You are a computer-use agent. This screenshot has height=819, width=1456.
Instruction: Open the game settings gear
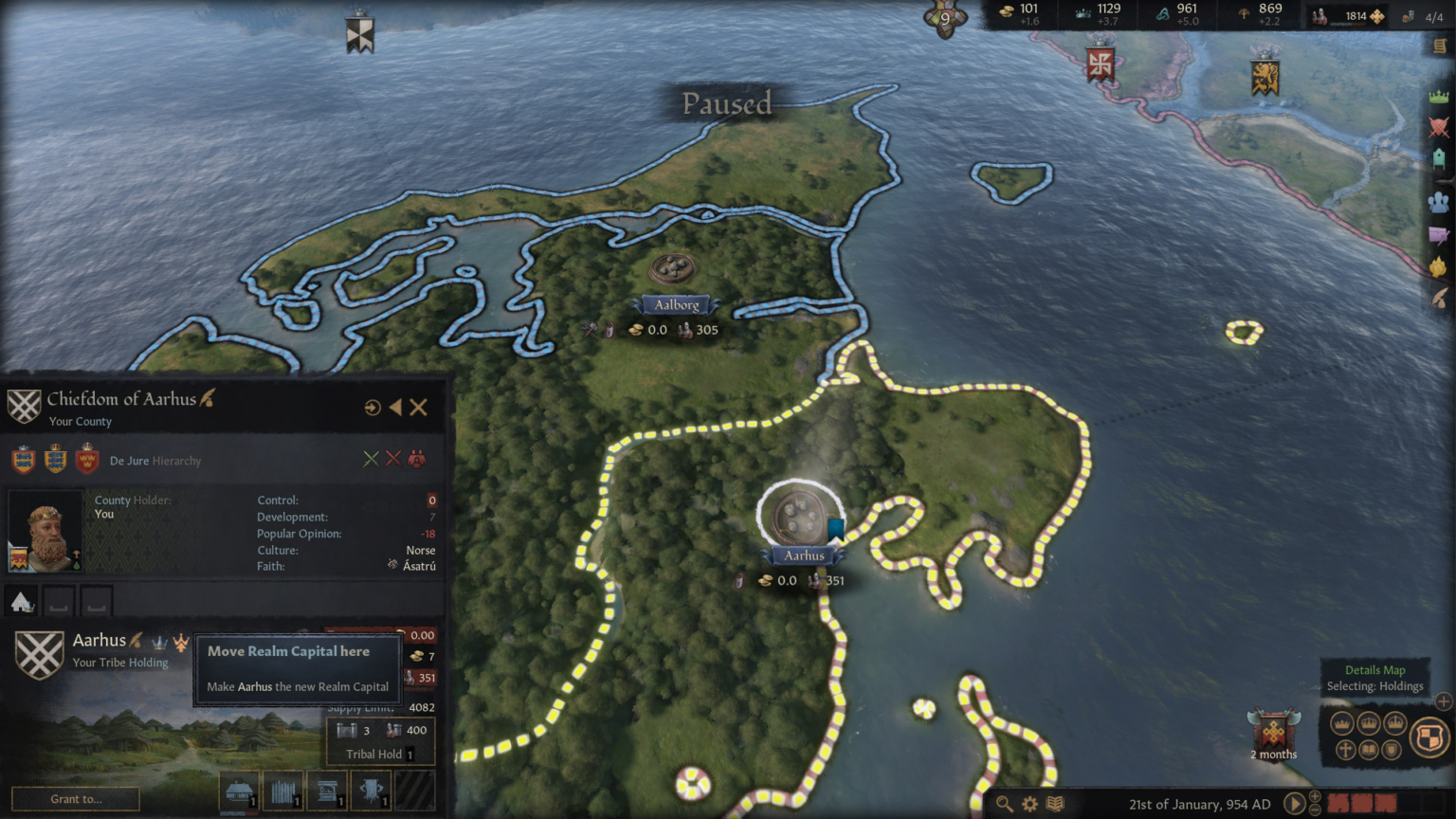pos(1030,803)
